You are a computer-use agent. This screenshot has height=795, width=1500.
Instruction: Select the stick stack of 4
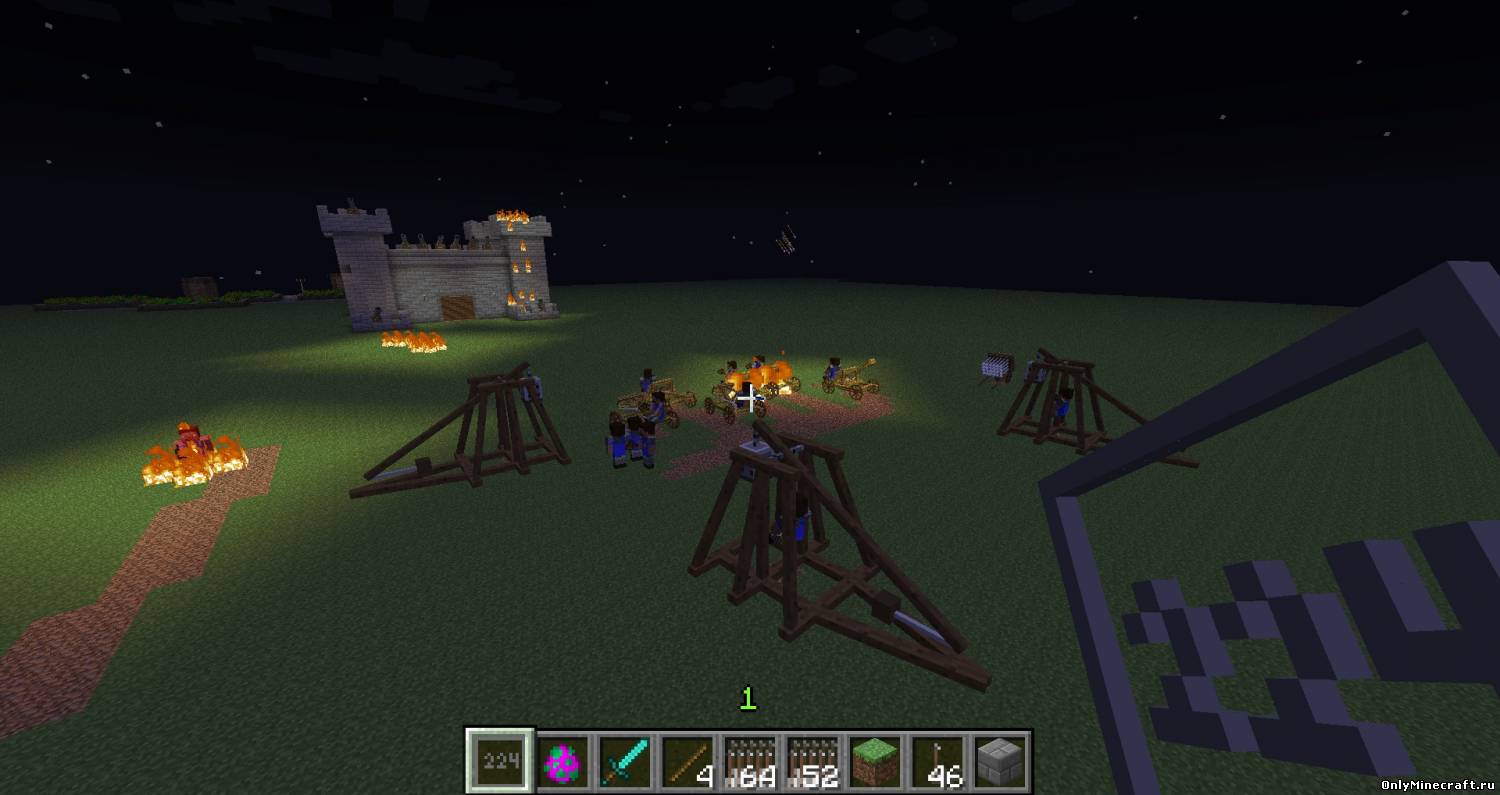click(x=688, y=763)
